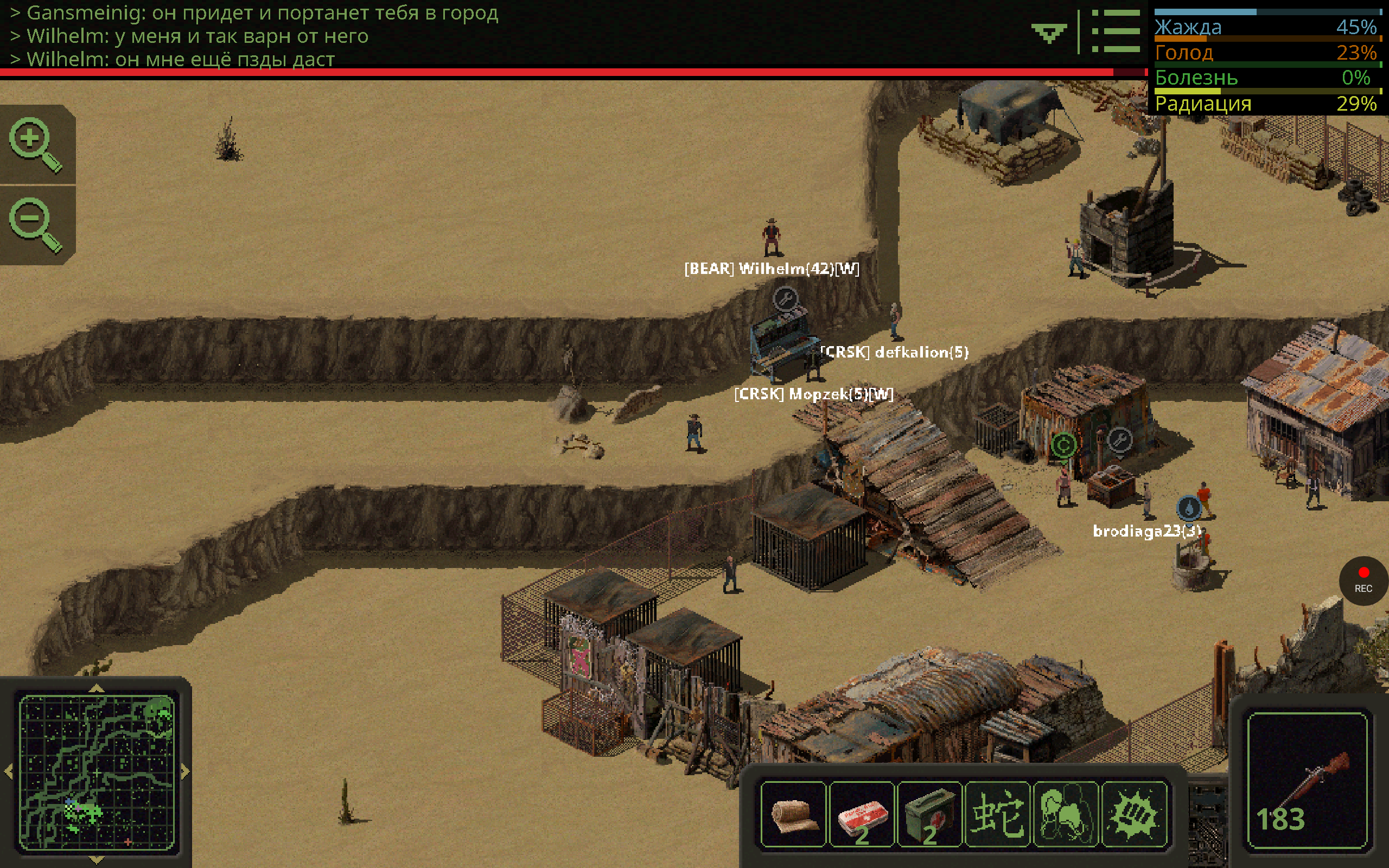This screenshot has width=1389, height=868.
Task: Use the bandage roll in the hotbar
Action: point(794,815)
